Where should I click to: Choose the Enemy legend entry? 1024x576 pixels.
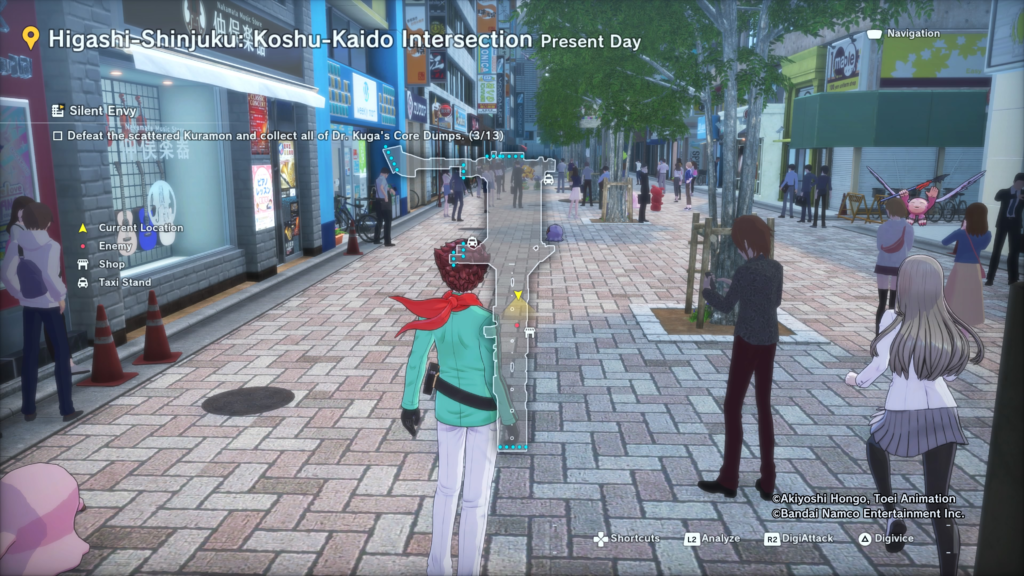click(115, 246)
